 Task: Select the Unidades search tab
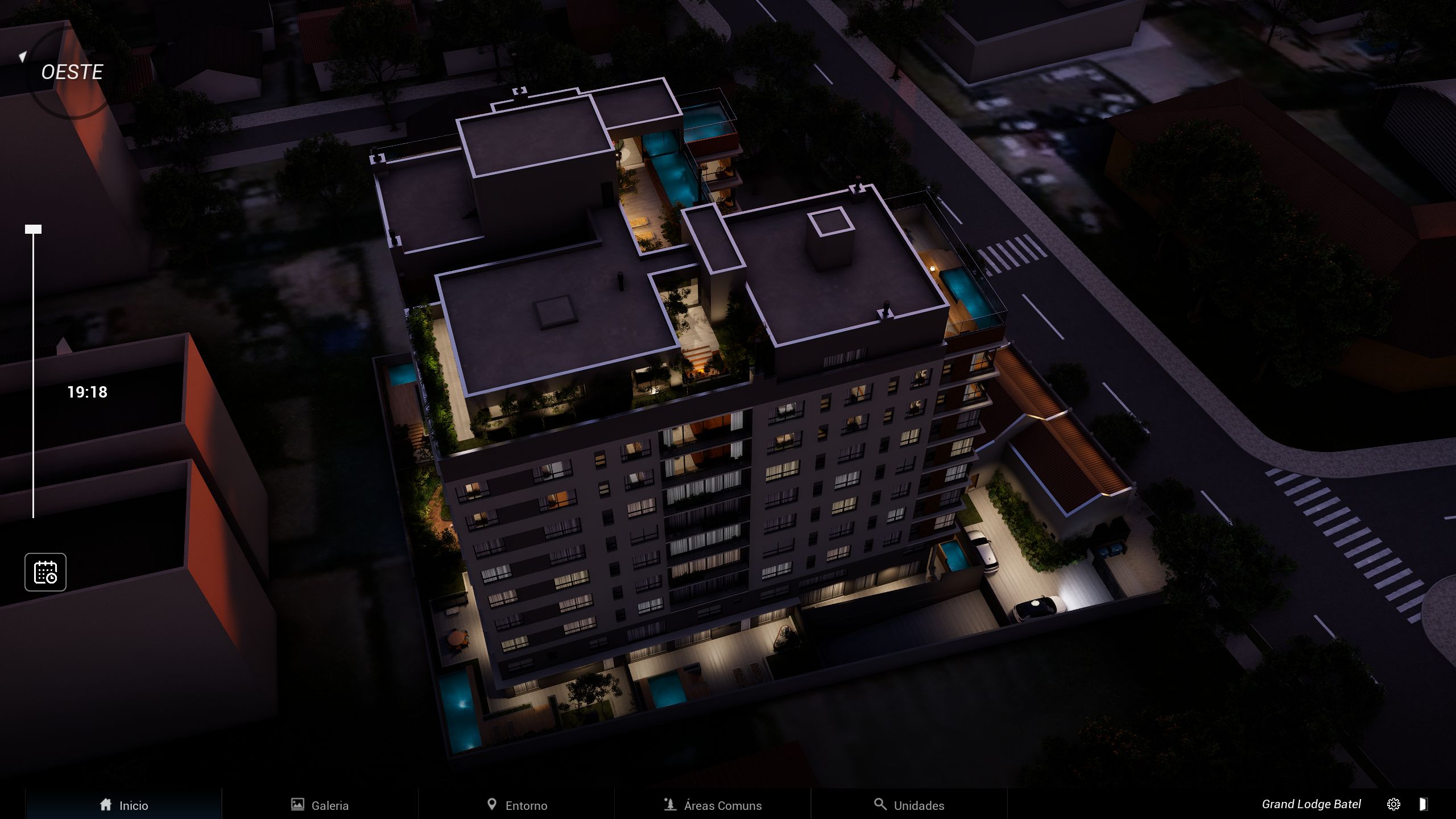click(909, 805)
